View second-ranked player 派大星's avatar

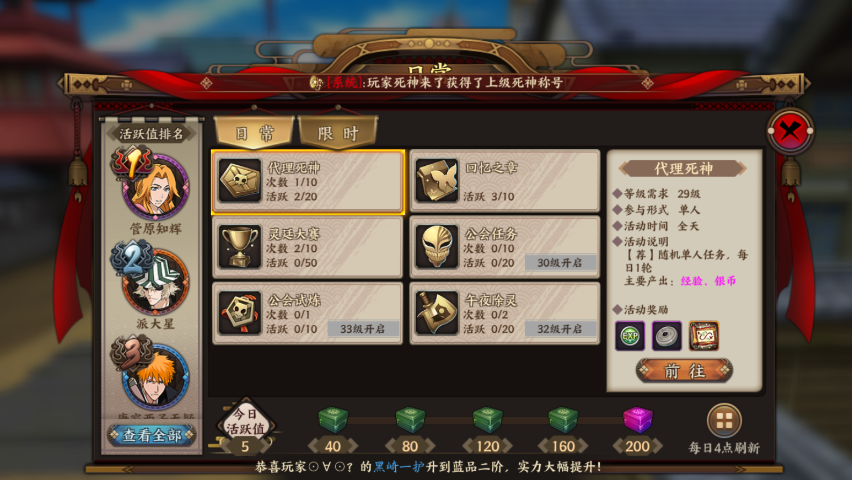[155, 282]
